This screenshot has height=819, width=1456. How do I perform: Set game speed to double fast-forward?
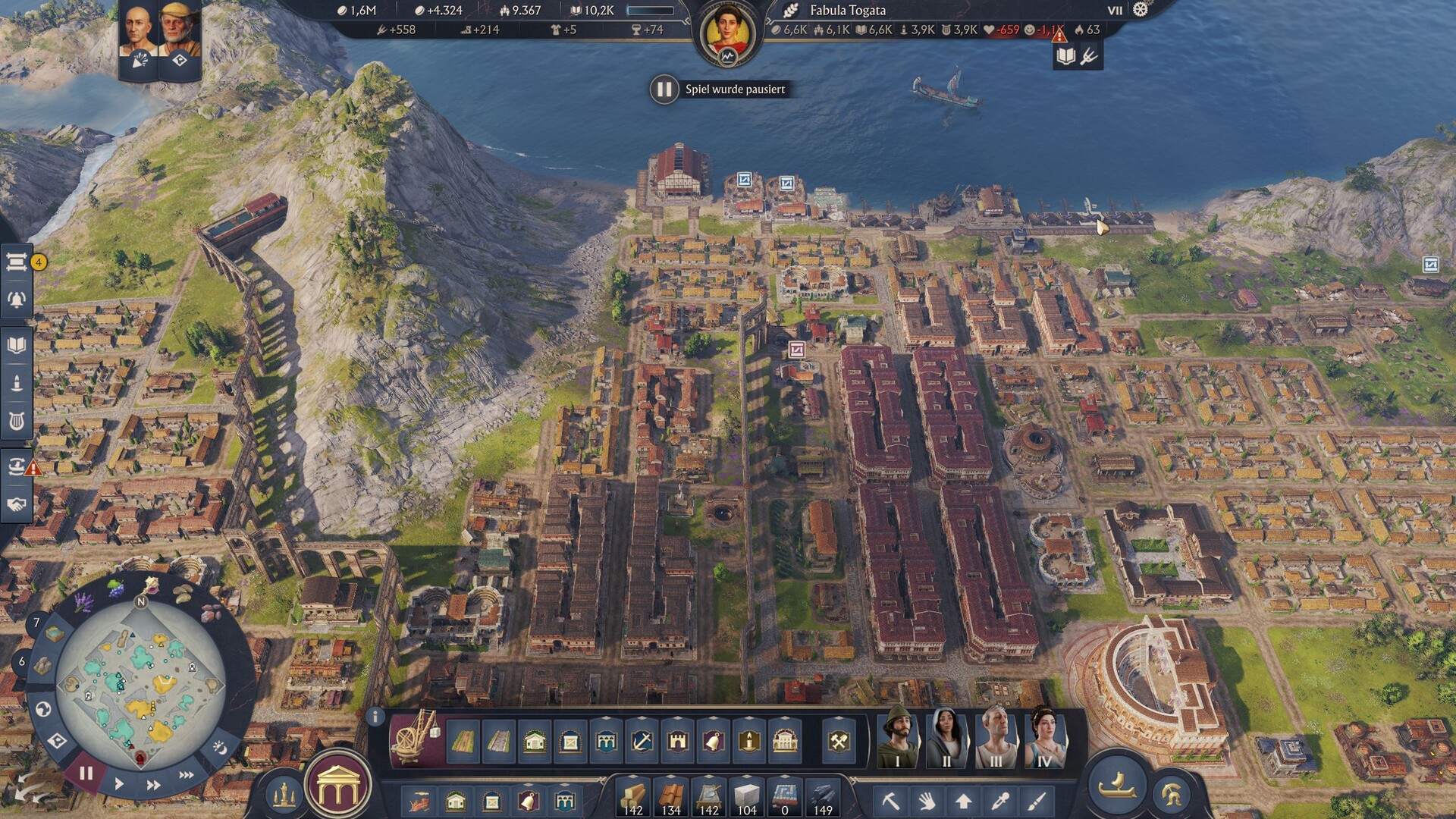coord(153,785)
